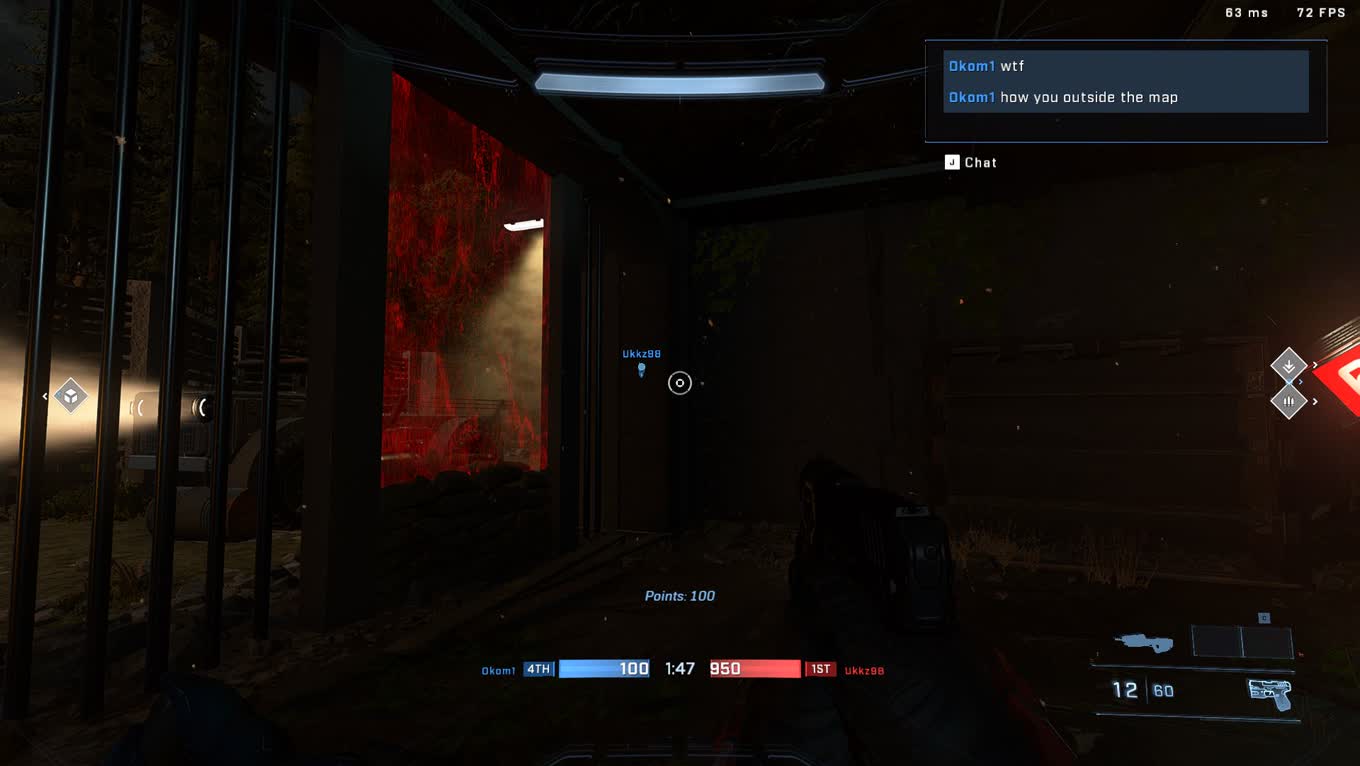Switch to the sidekick pistol icon
The image size is (1360, 766).
pos(1269,692)
